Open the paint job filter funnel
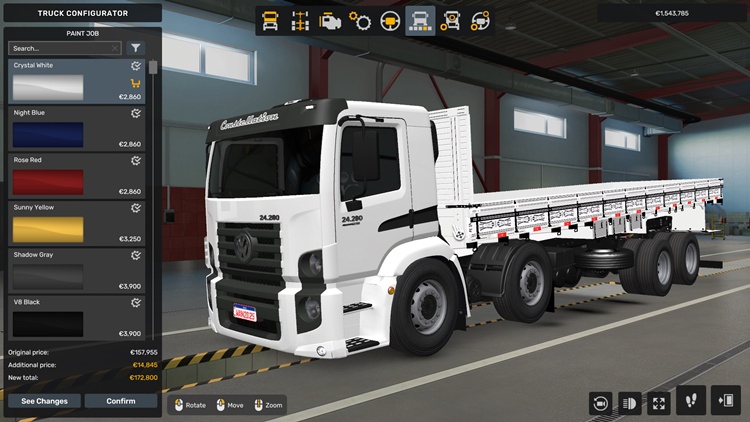The width and height of the screenshot is (750, 422). [x=136, y=48]
